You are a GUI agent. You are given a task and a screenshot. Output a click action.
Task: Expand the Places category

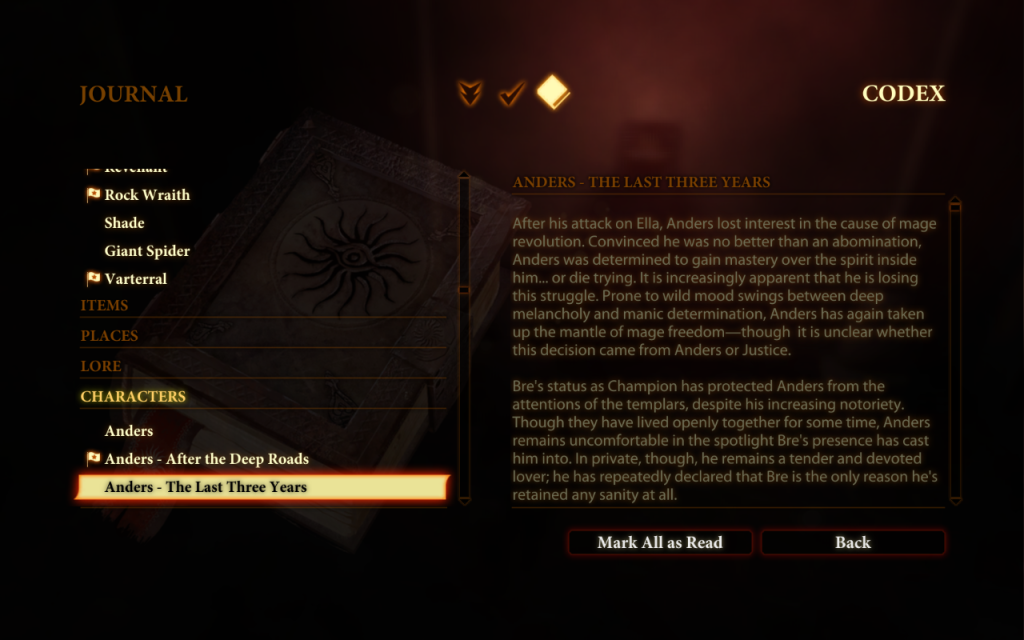pyautogui.click(x=109, y=336)
